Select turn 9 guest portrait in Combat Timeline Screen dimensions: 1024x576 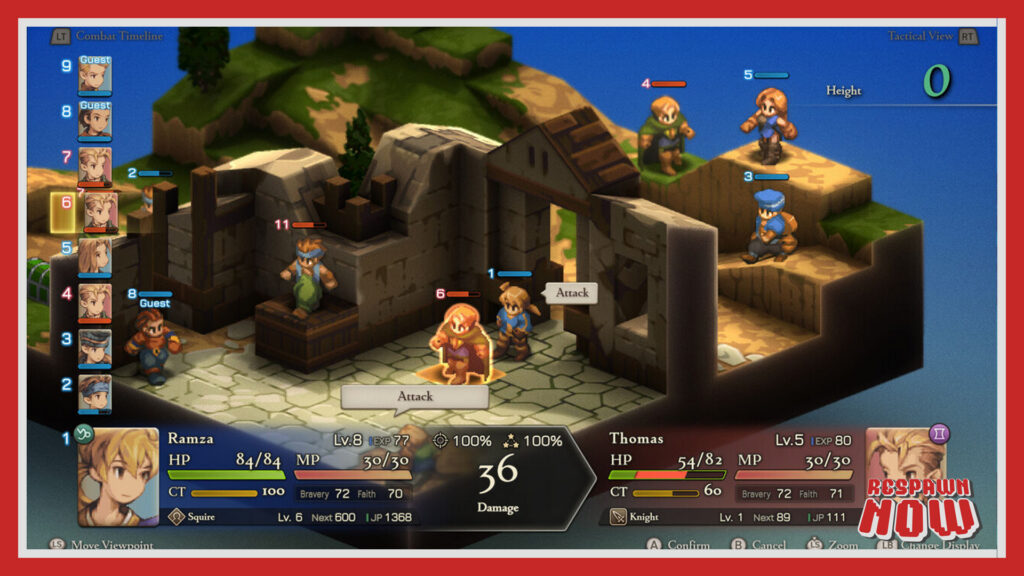pos(95,75)
